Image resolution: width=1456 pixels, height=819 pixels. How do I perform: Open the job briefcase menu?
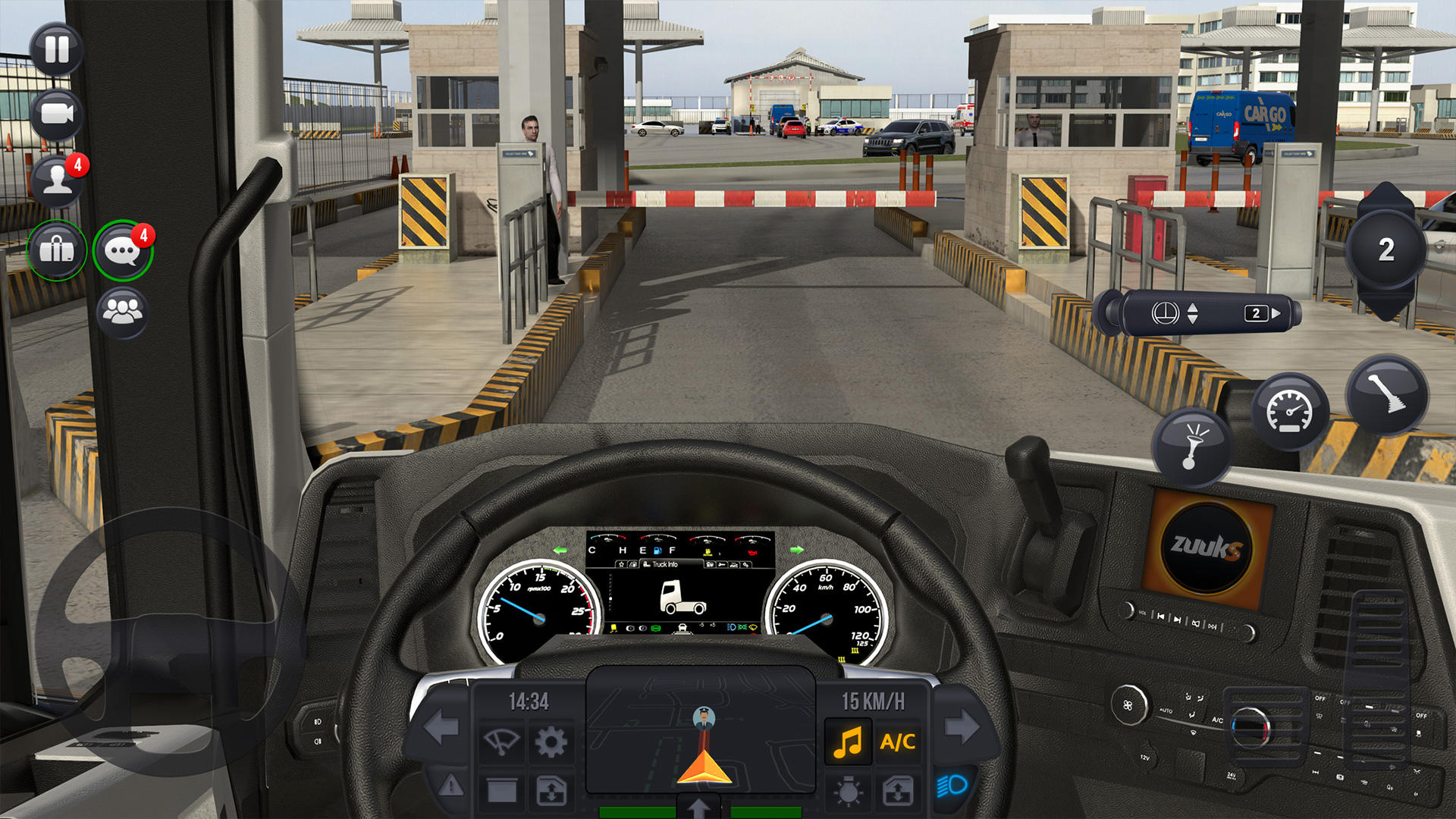coord(57,250)
